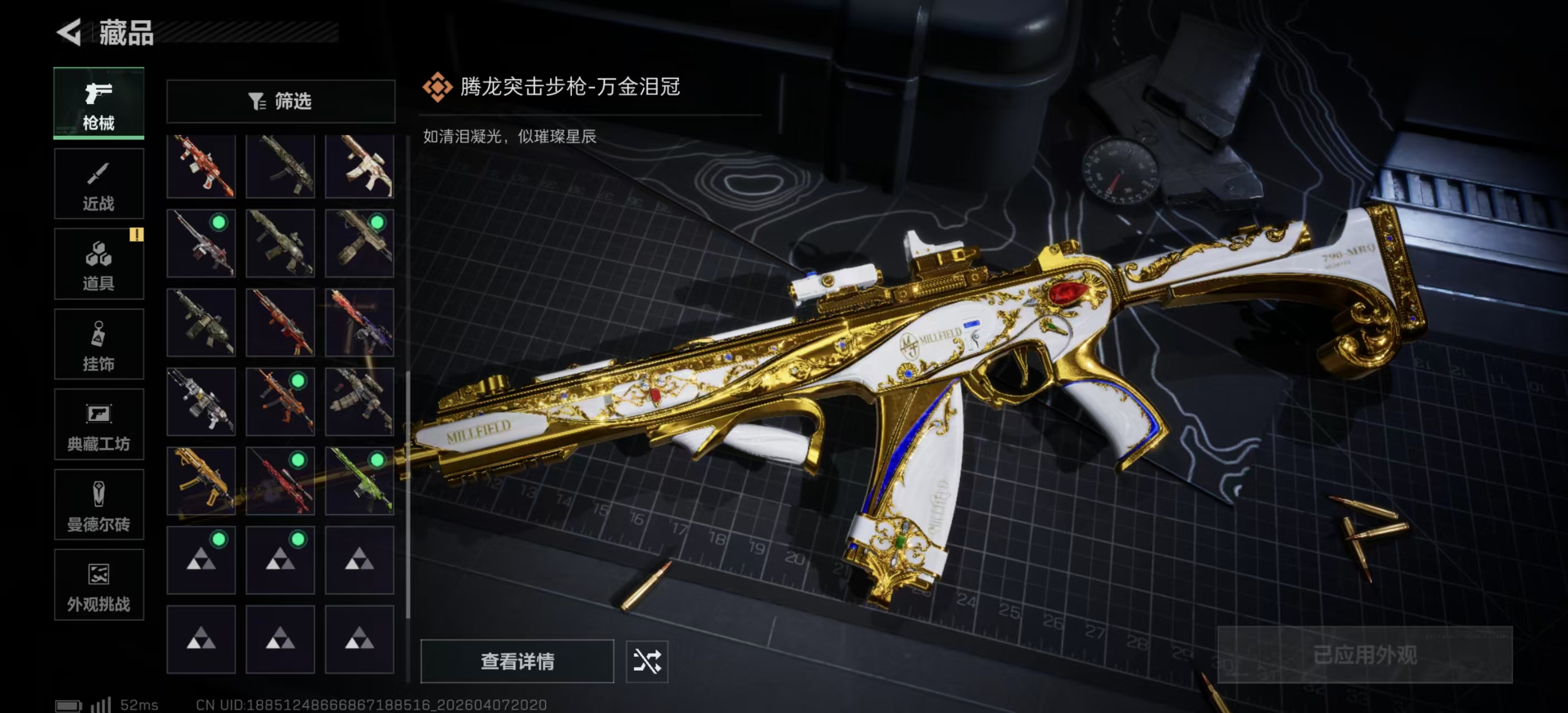Select the 曼德尔砖 category icon
The height and width of the screenshot is (713, 1568).
pos(99,505)
